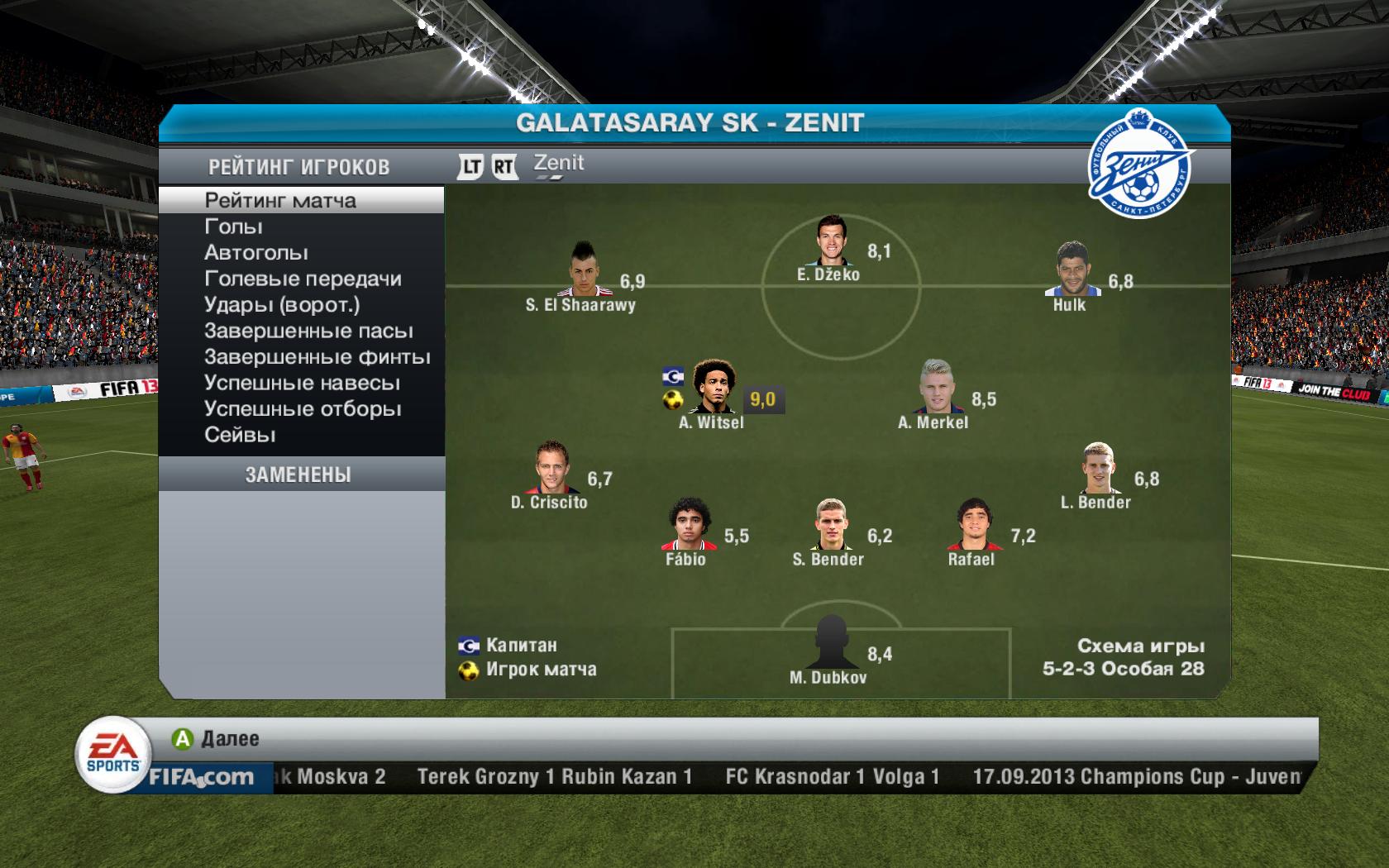Select A. Merkel's player portrait

[x=937, y=387]
